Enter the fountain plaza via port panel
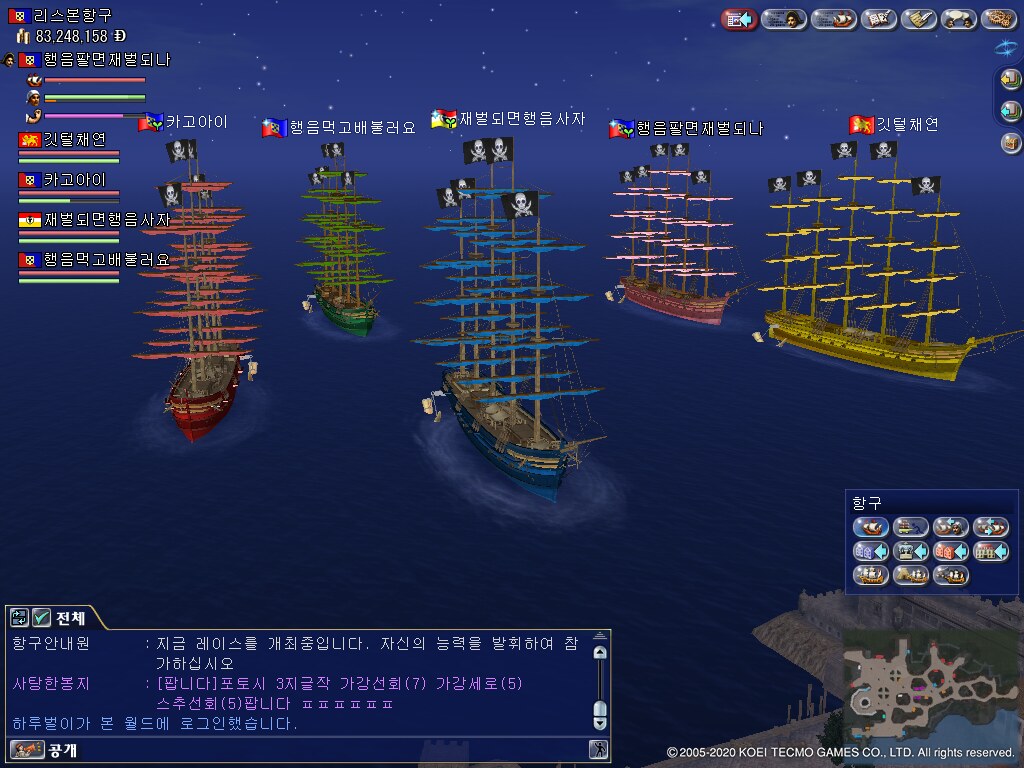The image size is (1024, 768). pos(910,551)
